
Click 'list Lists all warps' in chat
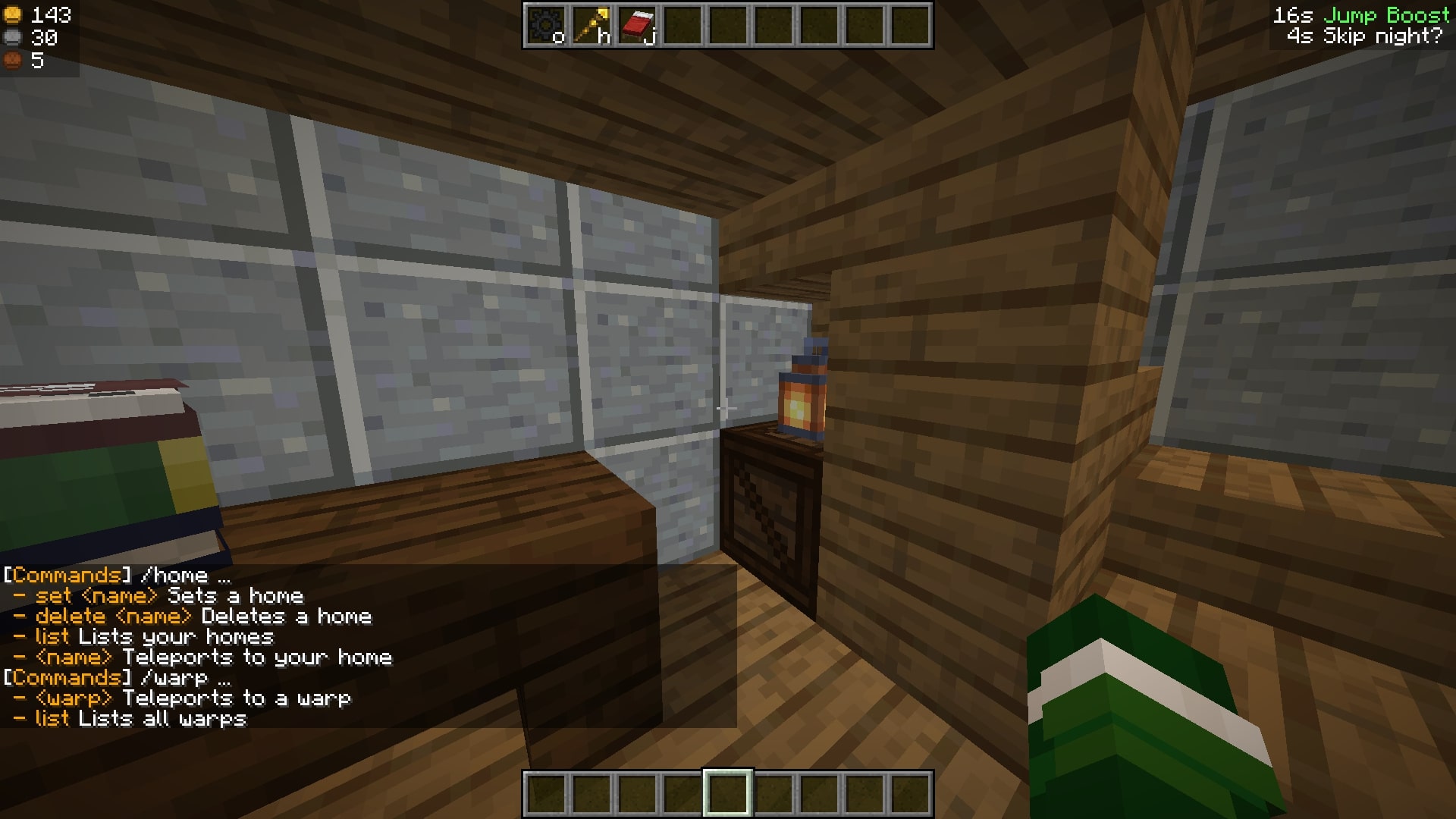click(x=129, y=719)
